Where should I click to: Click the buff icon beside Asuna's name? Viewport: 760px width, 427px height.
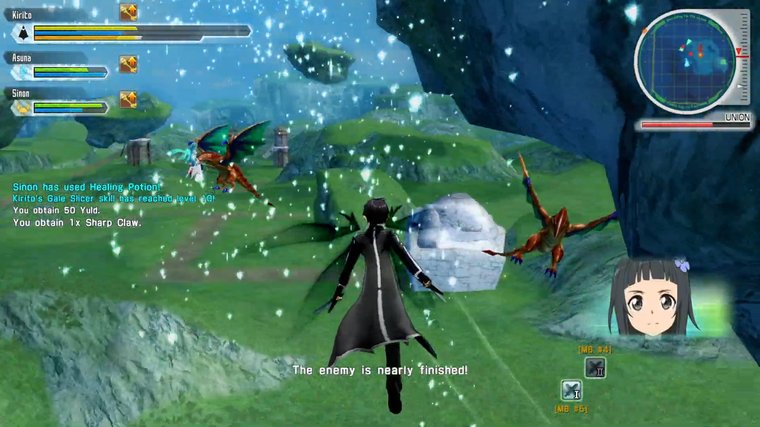128,64
